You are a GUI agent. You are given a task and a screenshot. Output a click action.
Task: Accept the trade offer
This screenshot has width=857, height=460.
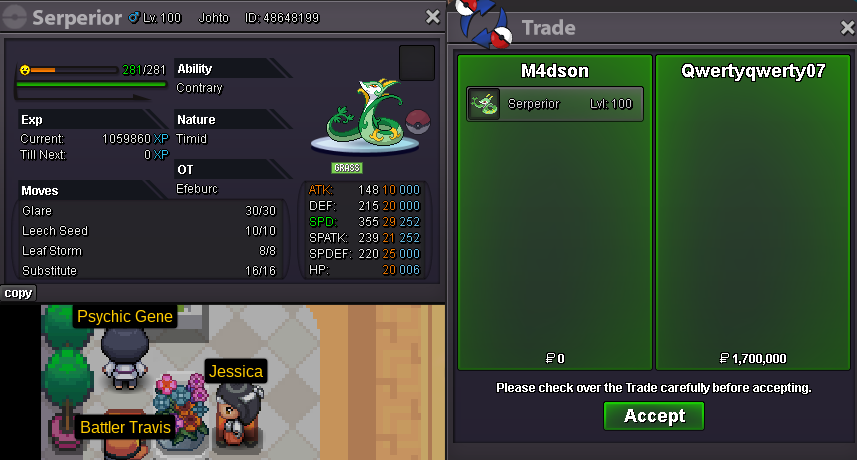click(x=654, y=416)
